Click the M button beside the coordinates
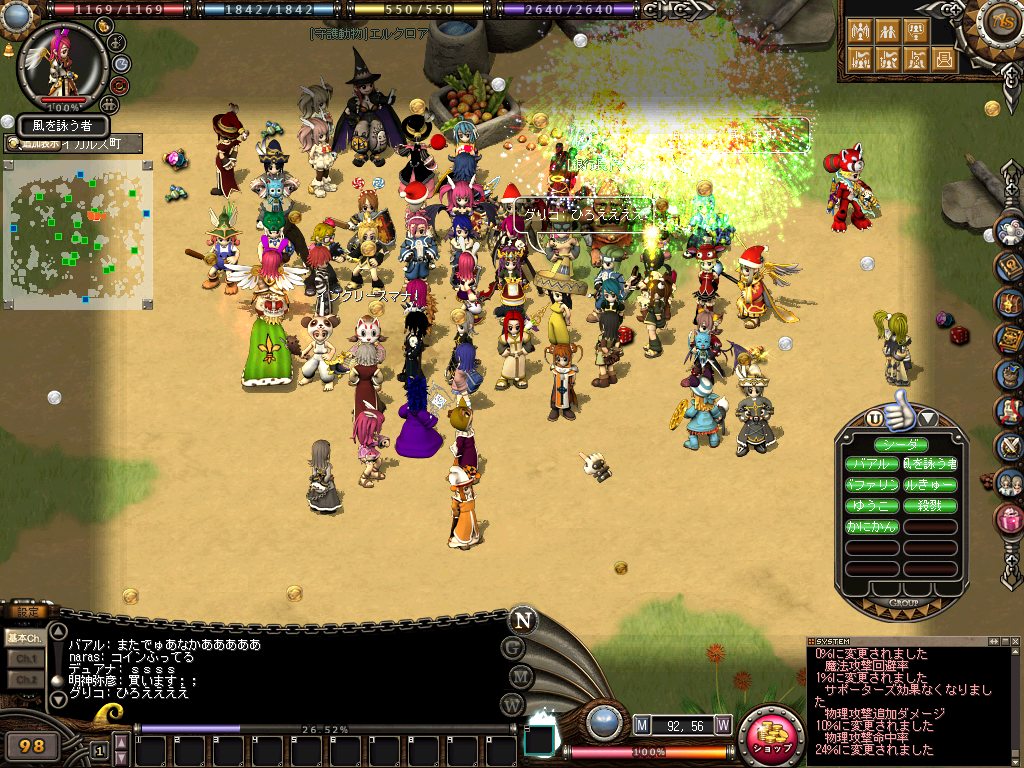 click(x=642, y=724)
